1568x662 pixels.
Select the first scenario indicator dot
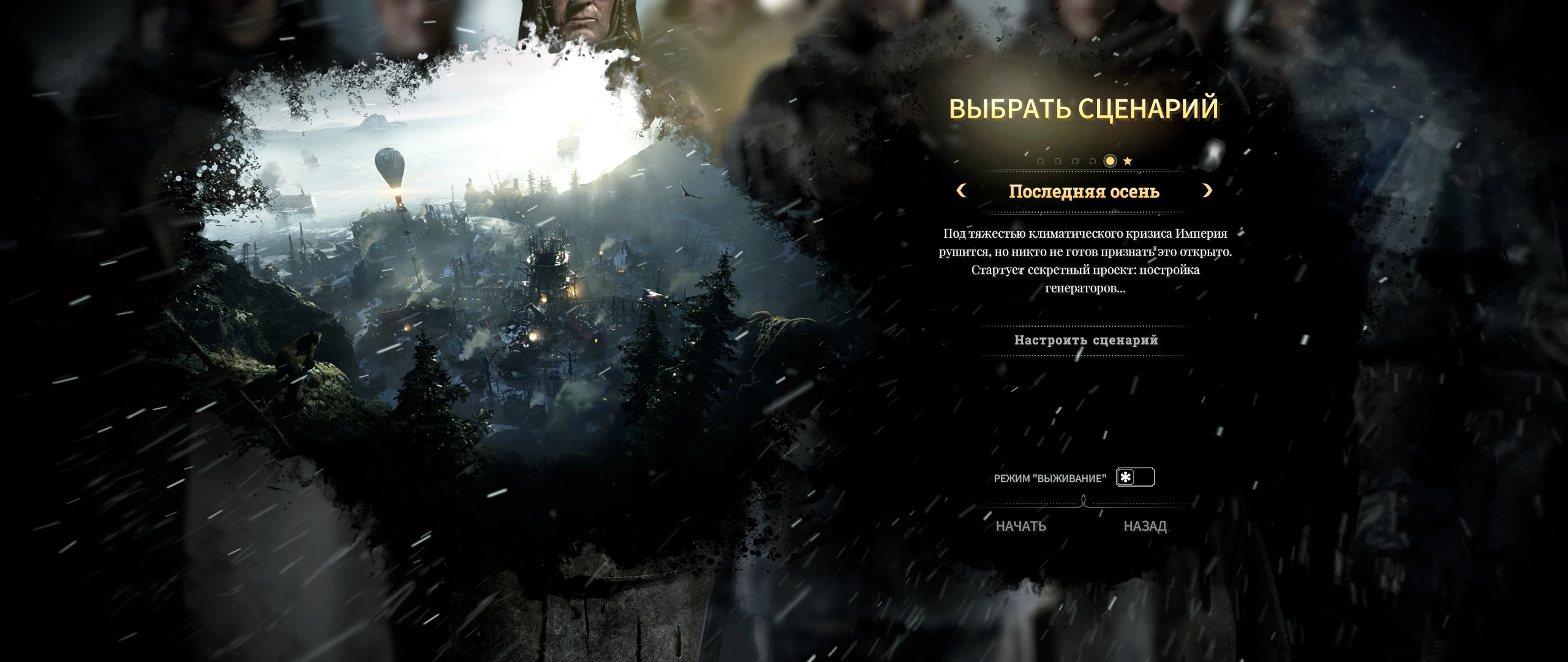[x=1041, y=161]
